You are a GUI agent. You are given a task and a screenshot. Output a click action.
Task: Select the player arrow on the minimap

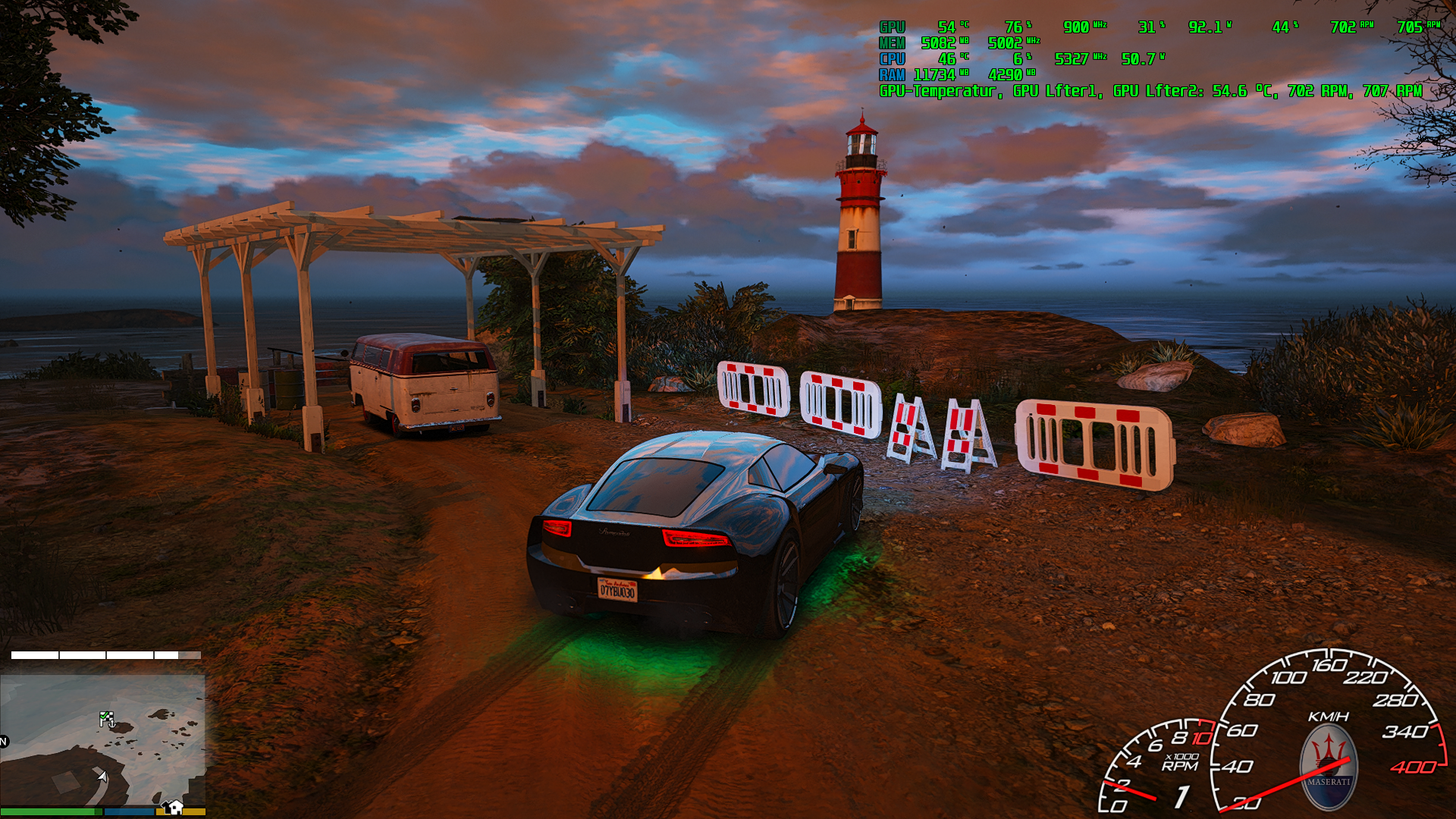pos(102,776)
